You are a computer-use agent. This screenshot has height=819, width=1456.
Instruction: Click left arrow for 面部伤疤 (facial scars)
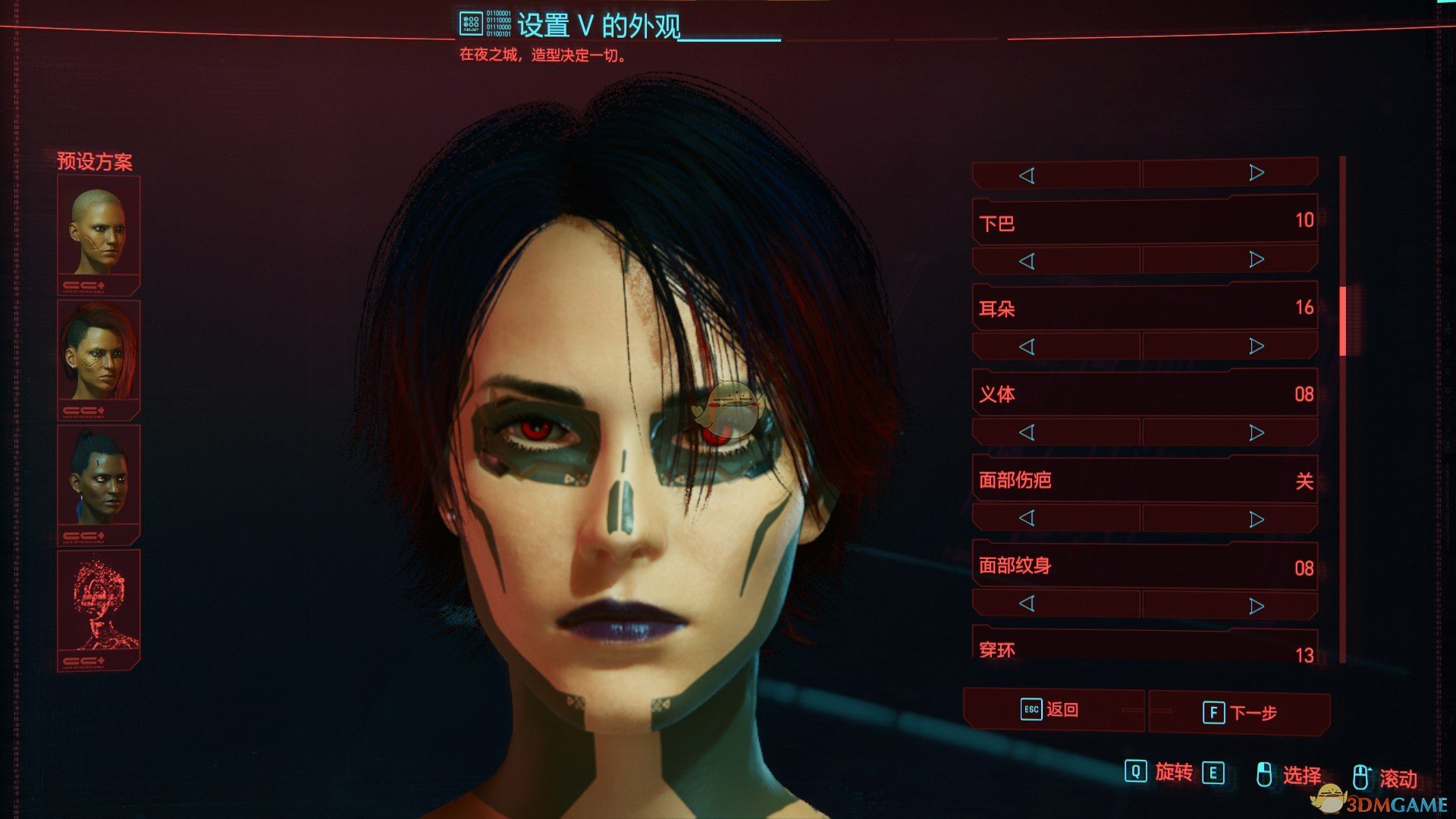click(1027, 519)
